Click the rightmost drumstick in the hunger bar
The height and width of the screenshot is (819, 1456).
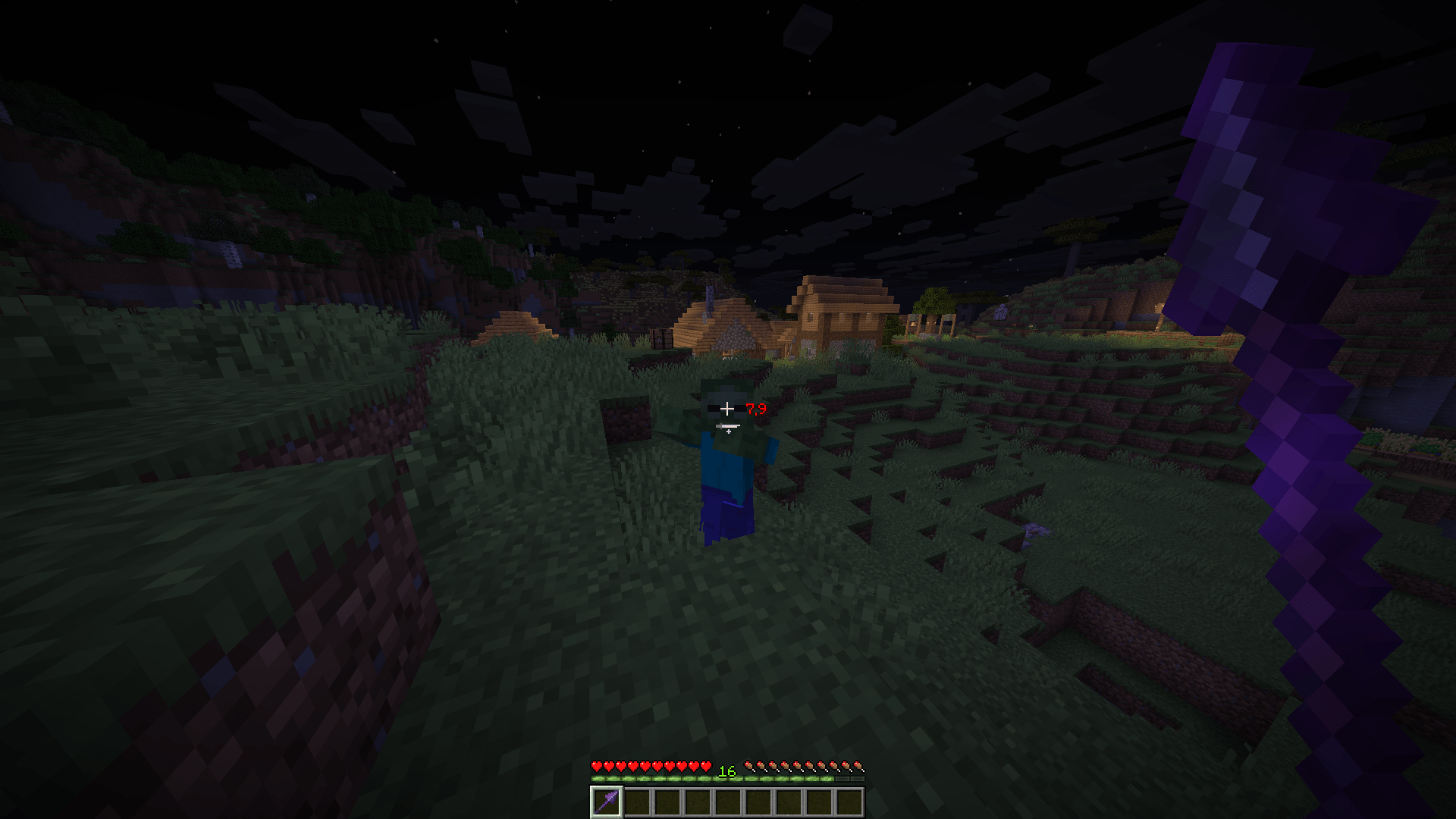(x=860, y=765)
